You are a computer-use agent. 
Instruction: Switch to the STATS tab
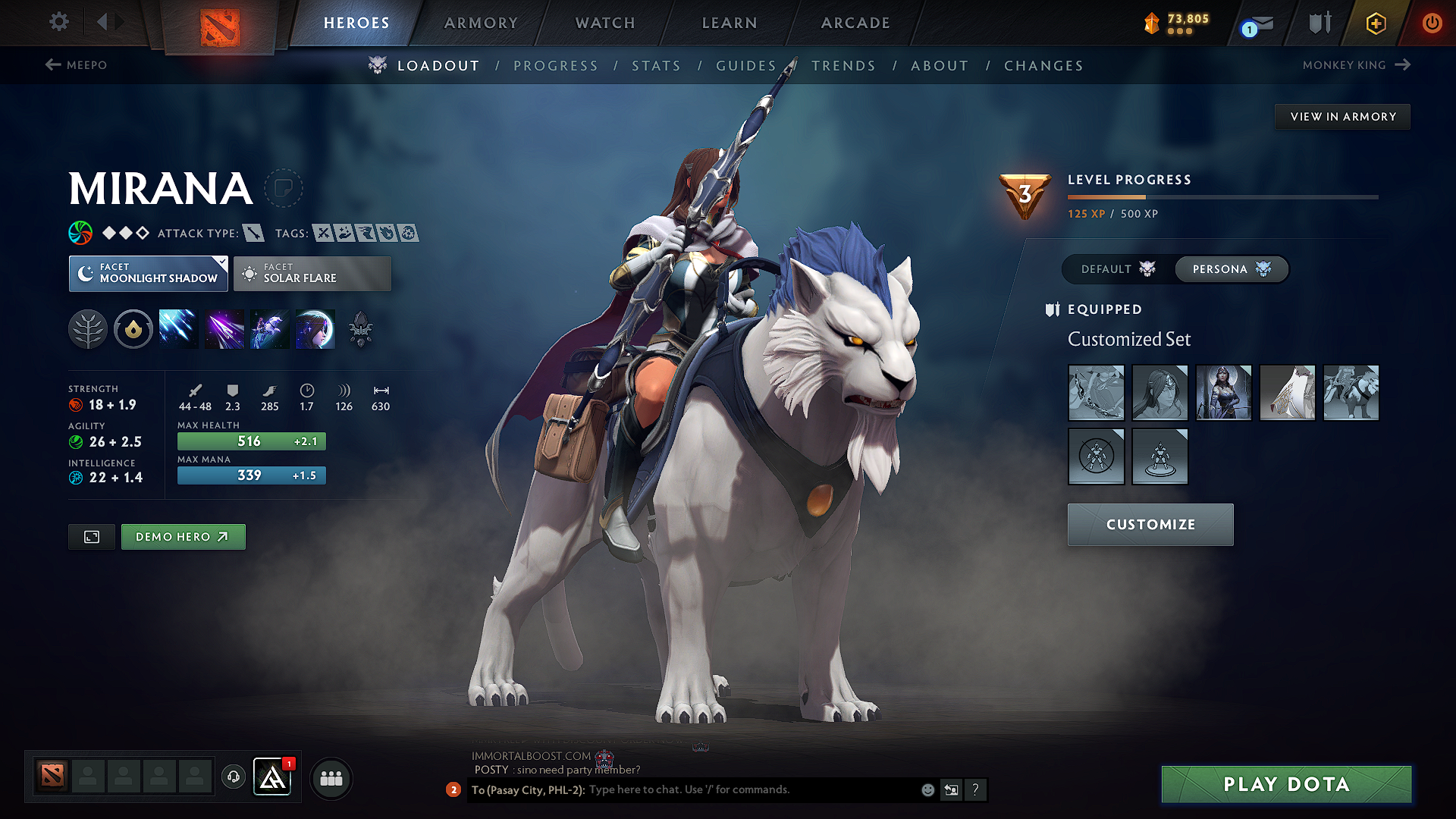[656, 66]
